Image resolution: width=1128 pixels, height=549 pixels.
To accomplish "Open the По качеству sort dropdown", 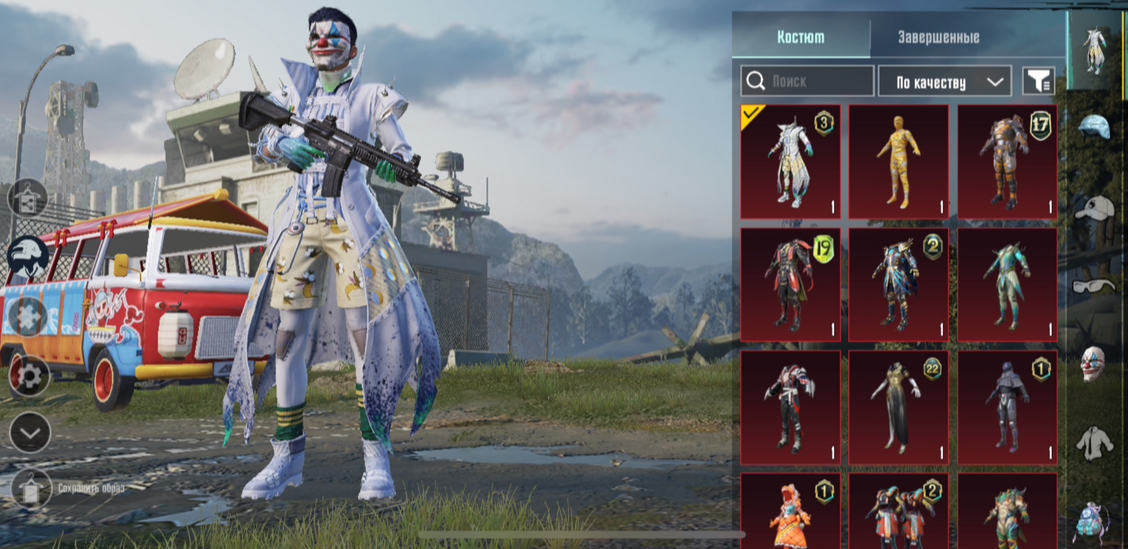I will pos(944,81).
